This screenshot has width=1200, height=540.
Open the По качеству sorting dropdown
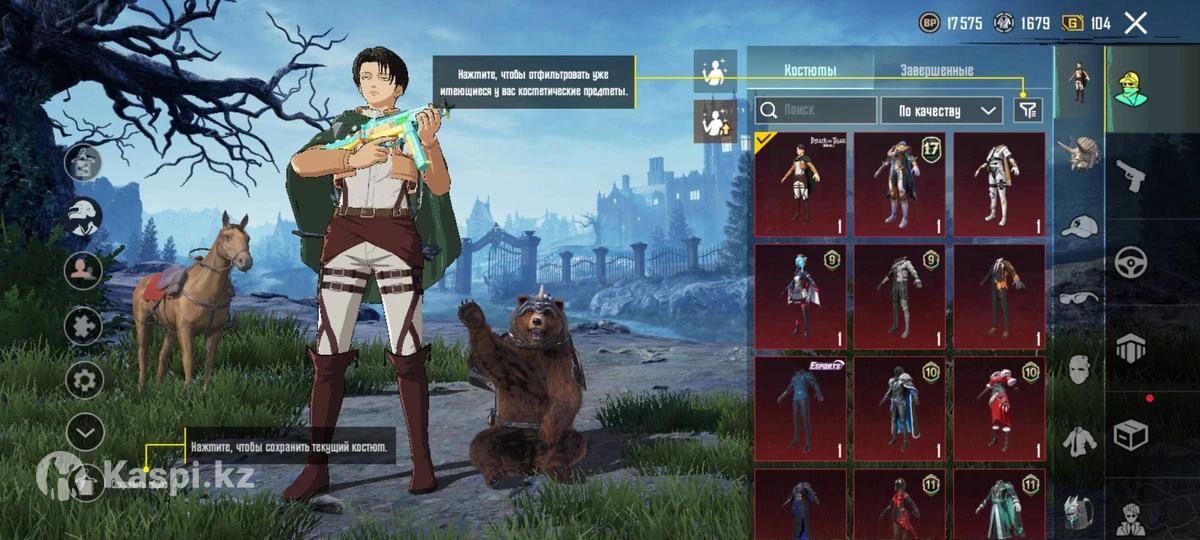(942, 110)
